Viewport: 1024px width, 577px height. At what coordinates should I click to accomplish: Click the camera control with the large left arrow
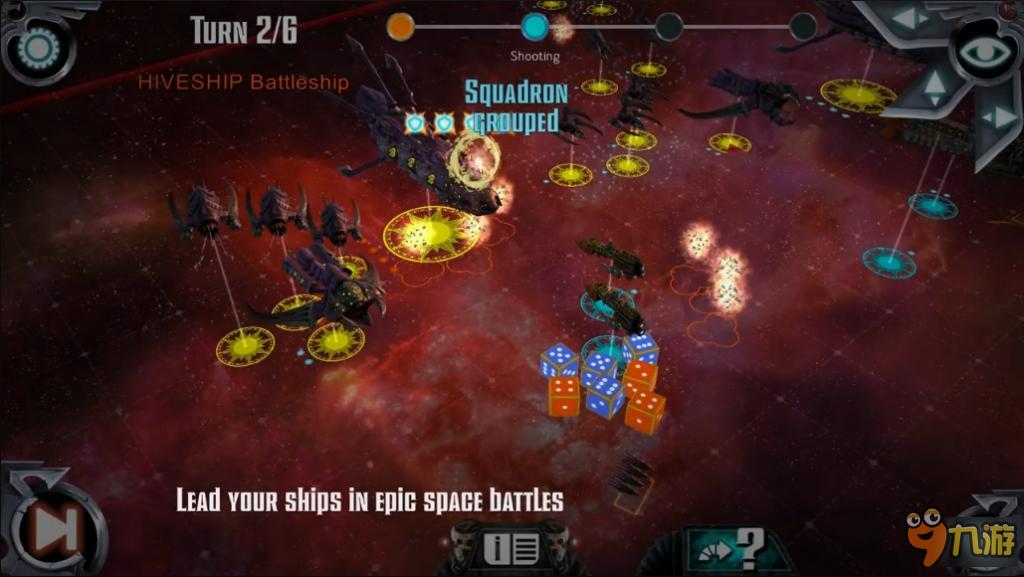910,19
